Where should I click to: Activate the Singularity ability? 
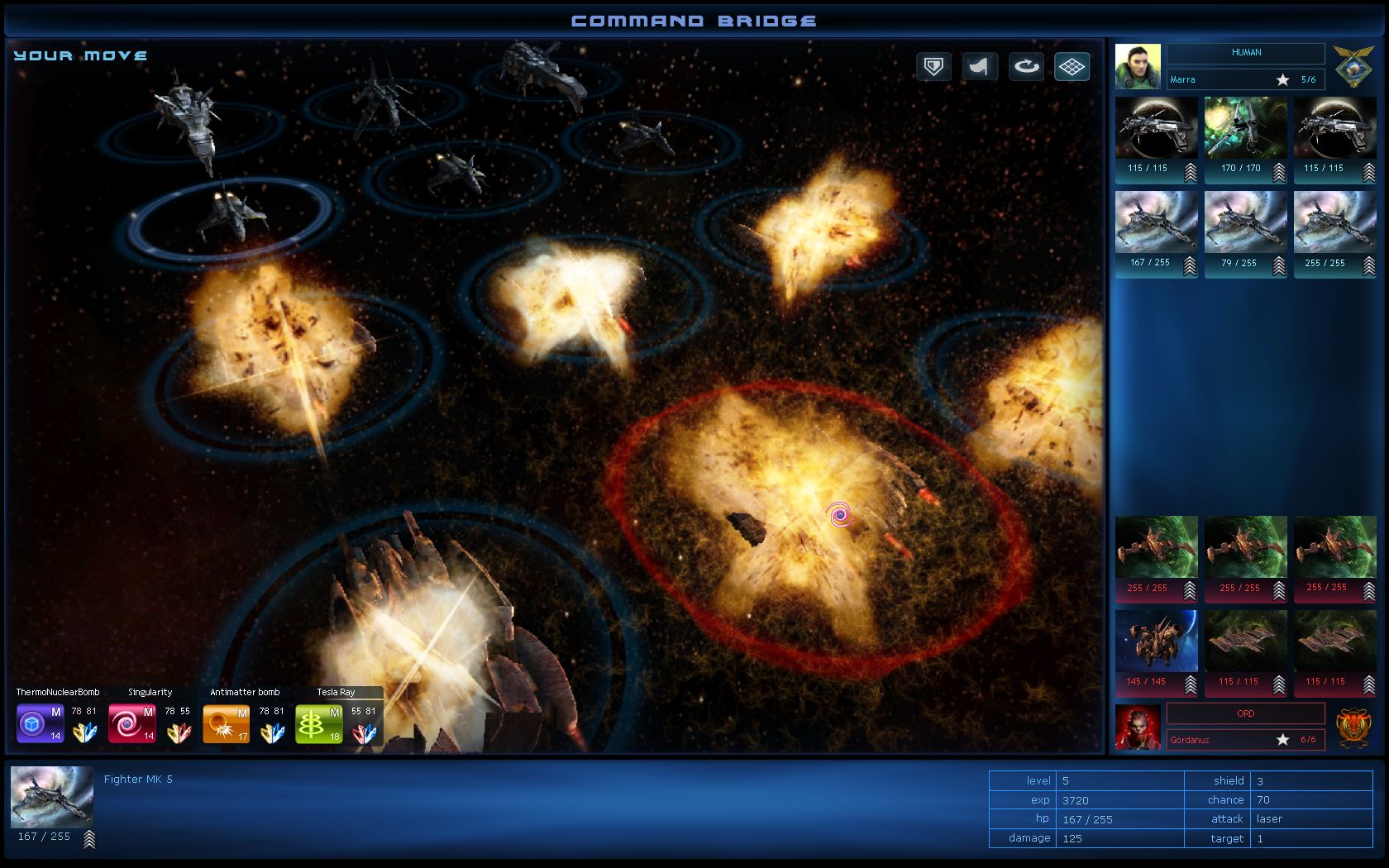(132, 723)
